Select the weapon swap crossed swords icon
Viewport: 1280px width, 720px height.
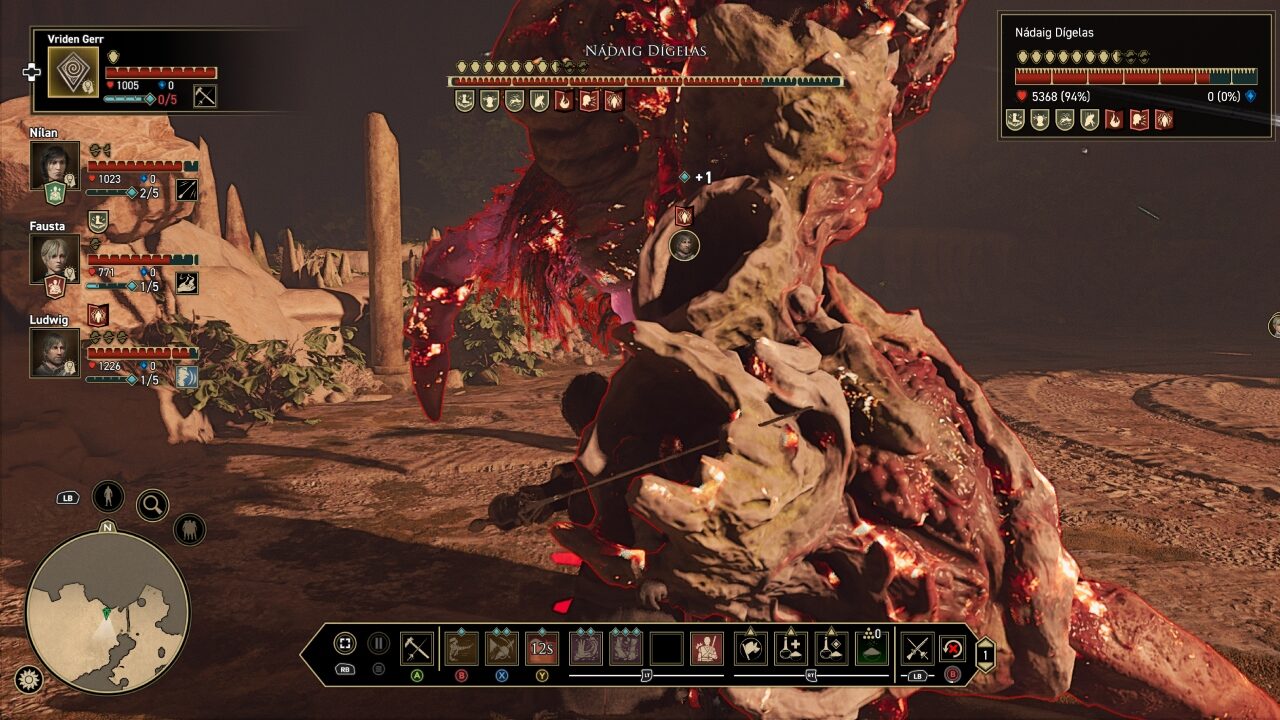point(917,648)
